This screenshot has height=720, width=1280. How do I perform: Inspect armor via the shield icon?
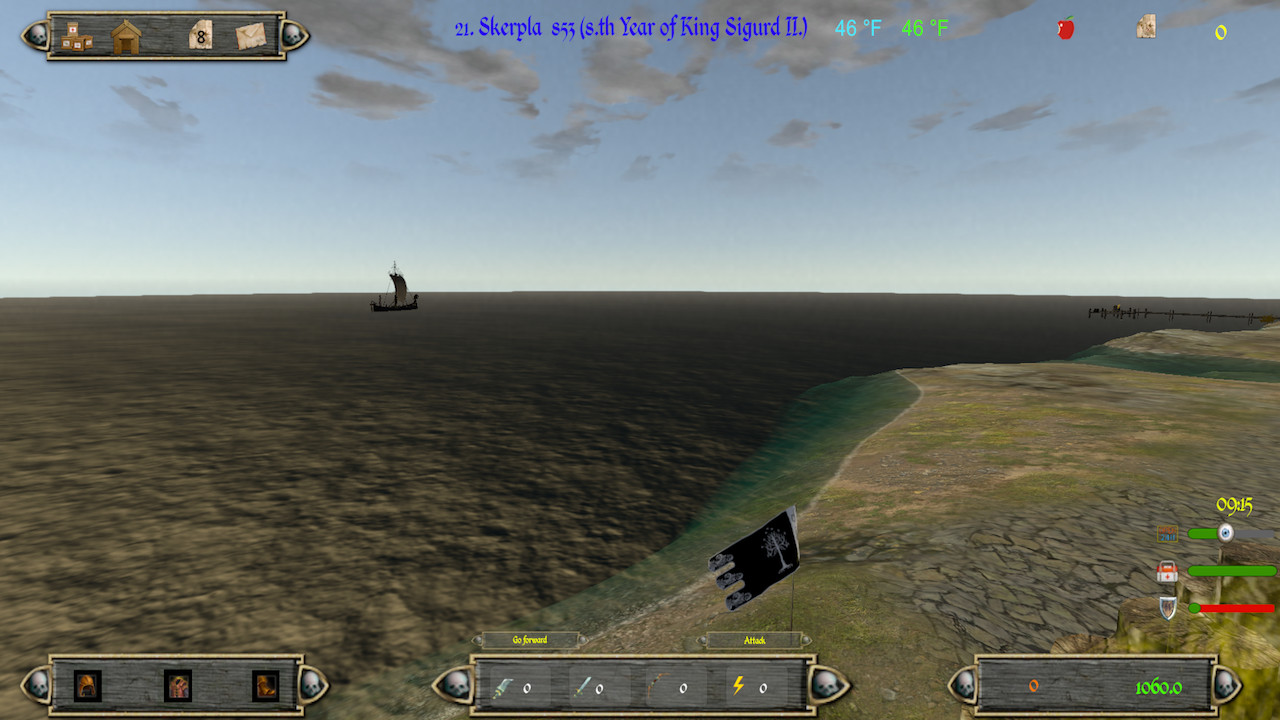coord(1167,607)
